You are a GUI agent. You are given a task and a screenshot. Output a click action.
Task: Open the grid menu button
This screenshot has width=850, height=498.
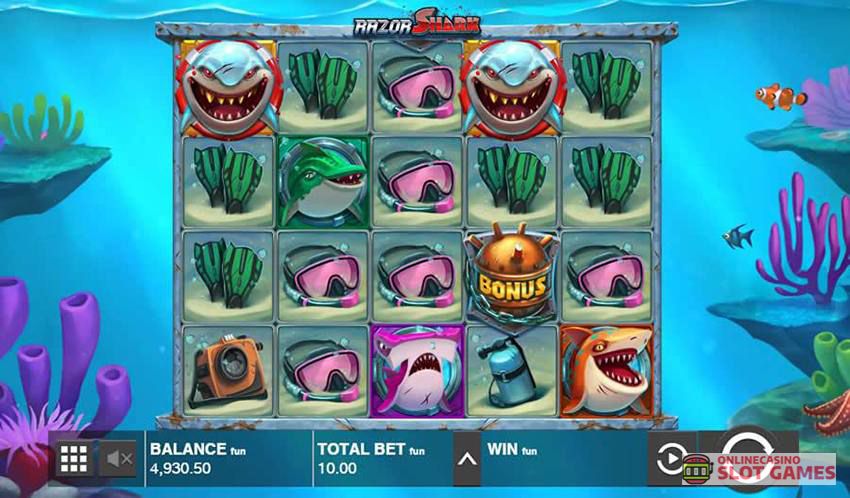74,459
